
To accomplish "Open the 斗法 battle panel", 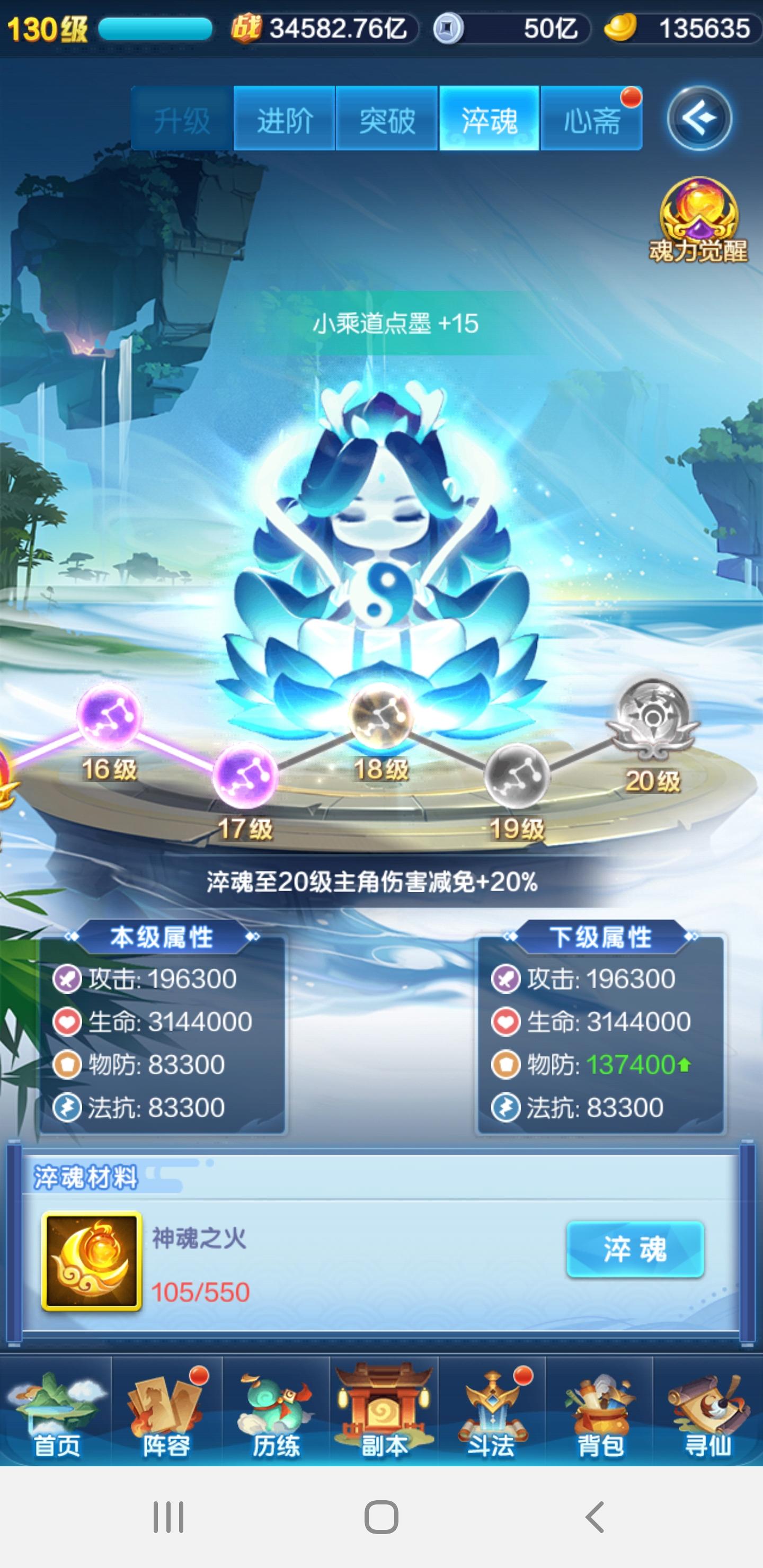I will 491,1412.
